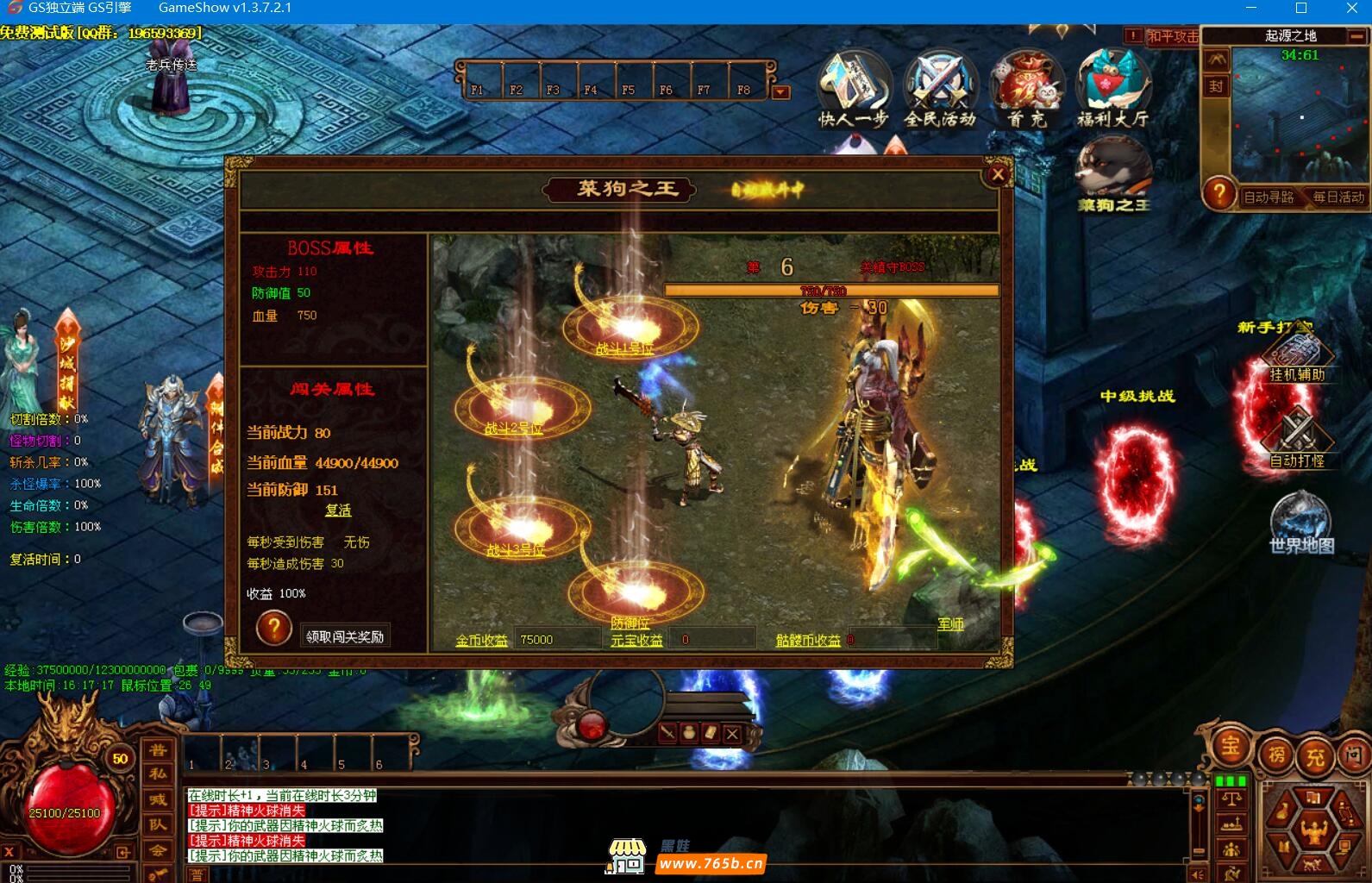Open the 快人一步 event icon
This screenshot has height=883, width=1372.
click(x=853, y=89)
